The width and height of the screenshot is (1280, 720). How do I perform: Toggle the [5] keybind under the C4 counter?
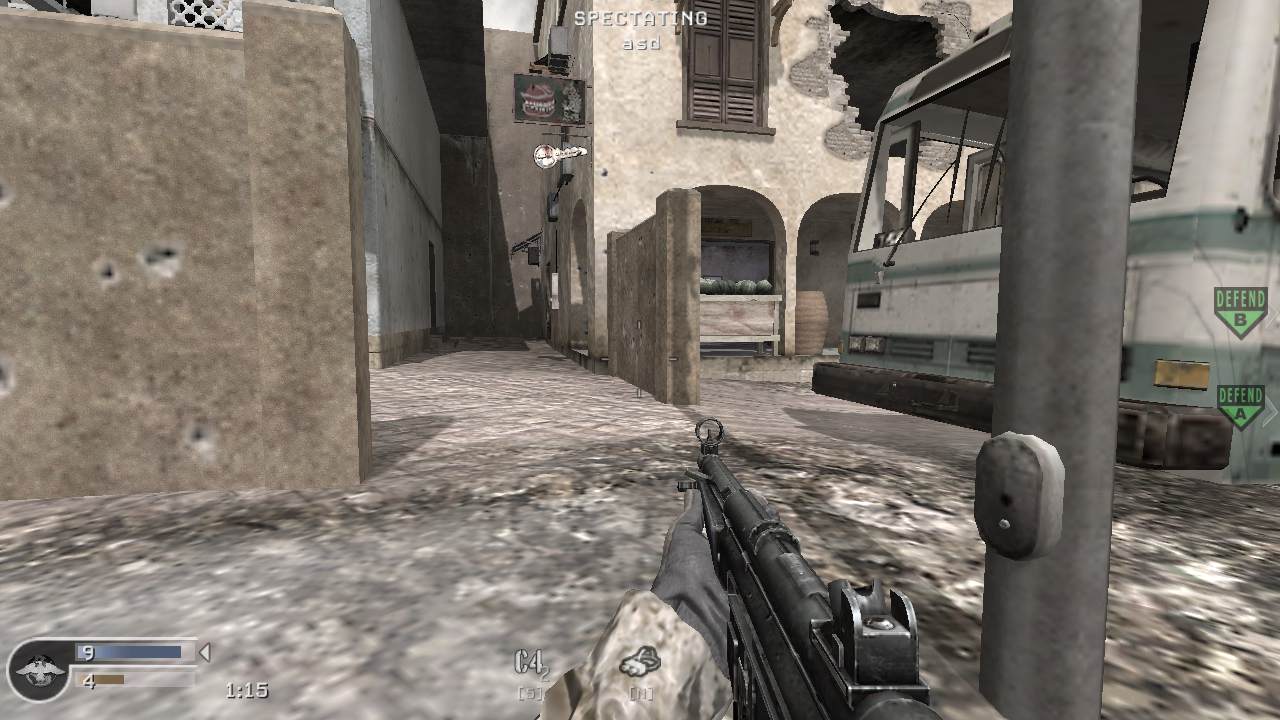pos(530,692)
